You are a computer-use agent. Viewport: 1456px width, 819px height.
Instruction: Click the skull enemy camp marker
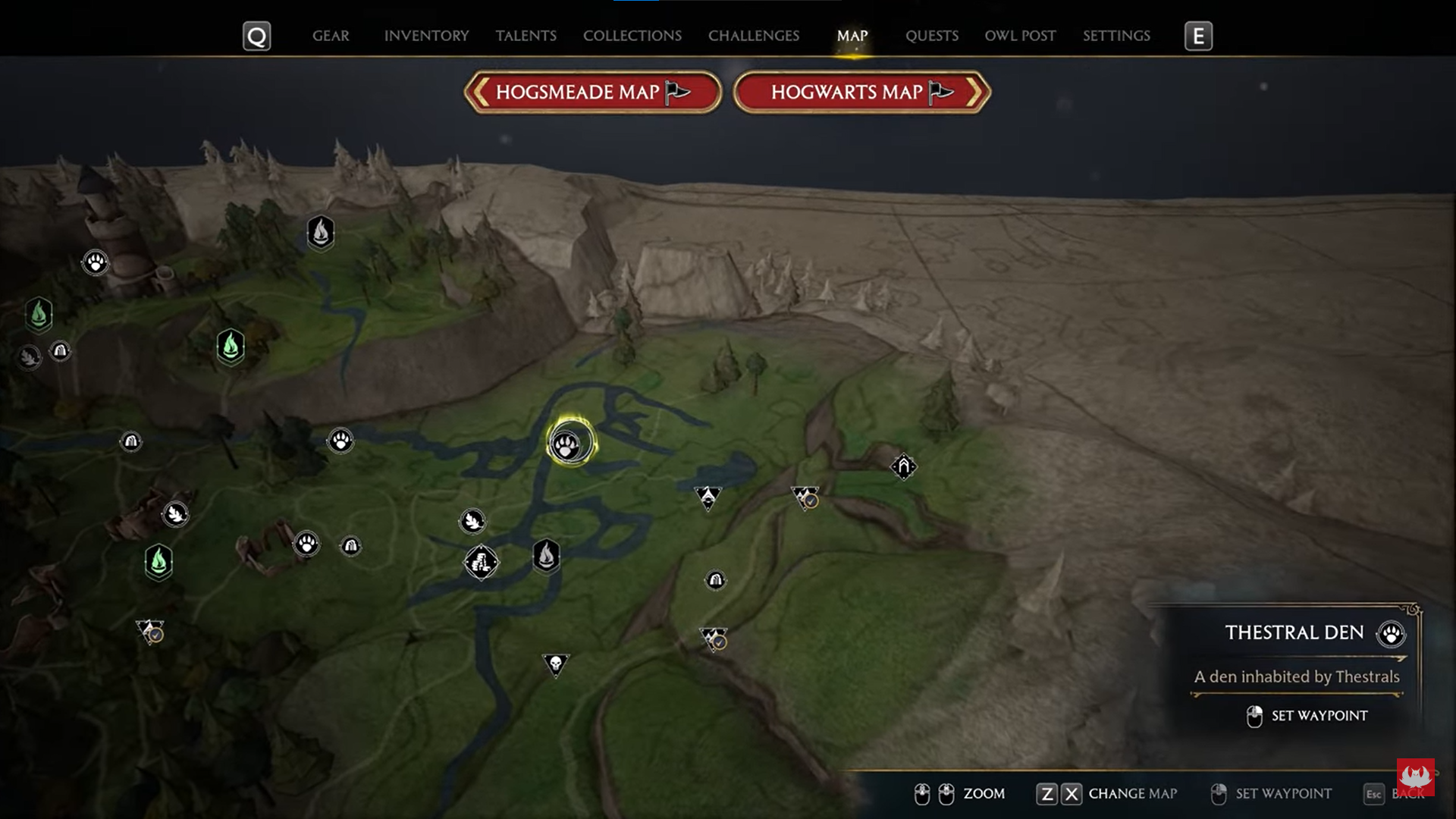tap(555, 664)
